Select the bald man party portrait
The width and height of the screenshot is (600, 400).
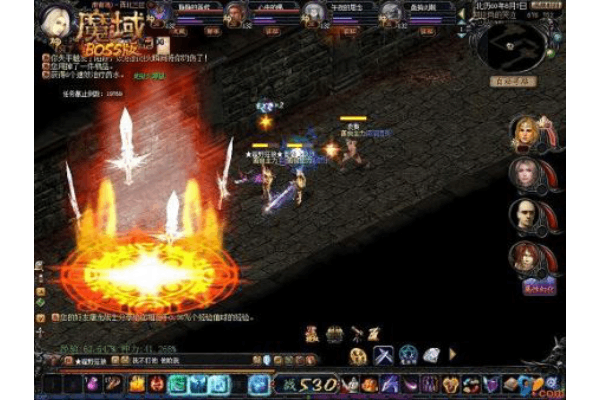tap(526, 215)
